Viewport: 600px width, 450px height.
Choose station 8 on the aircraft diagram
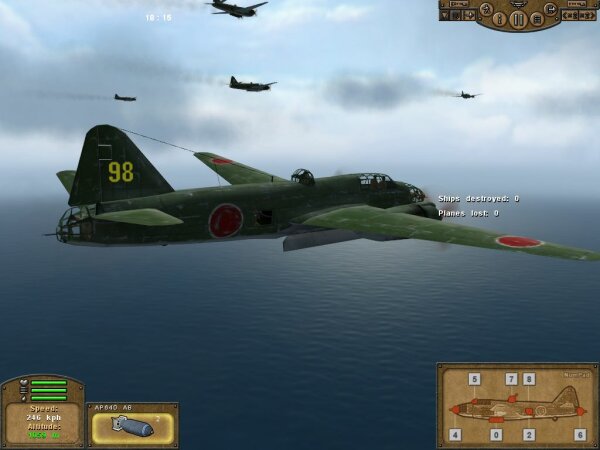click(529, 379)
